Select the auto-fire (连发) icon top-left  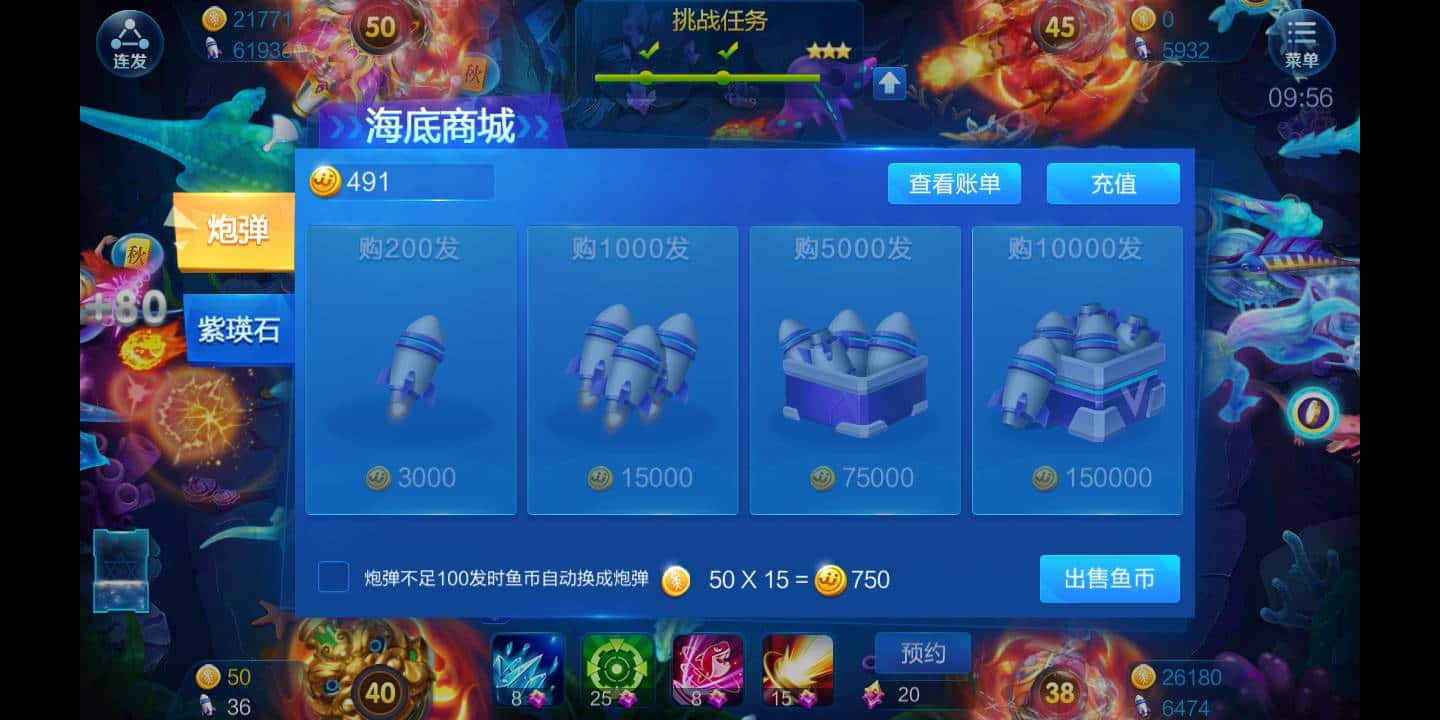click(x=128, y=42)
